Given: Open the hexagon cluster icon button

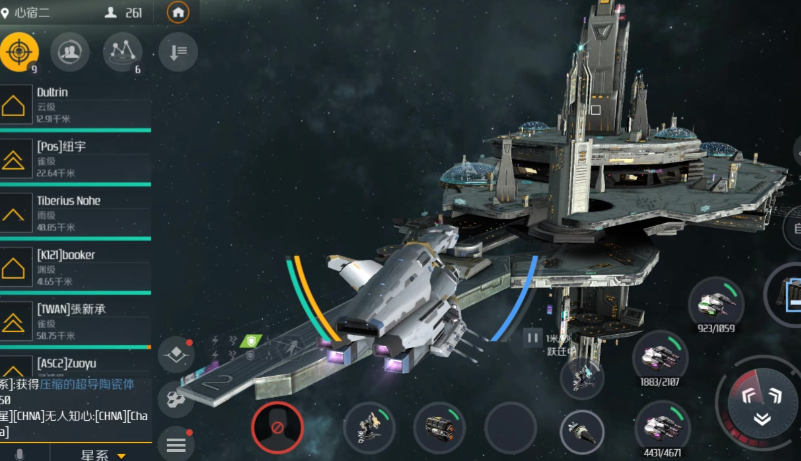Looking at the screenshot, I should pyautogui.click(x=175, y=398).
